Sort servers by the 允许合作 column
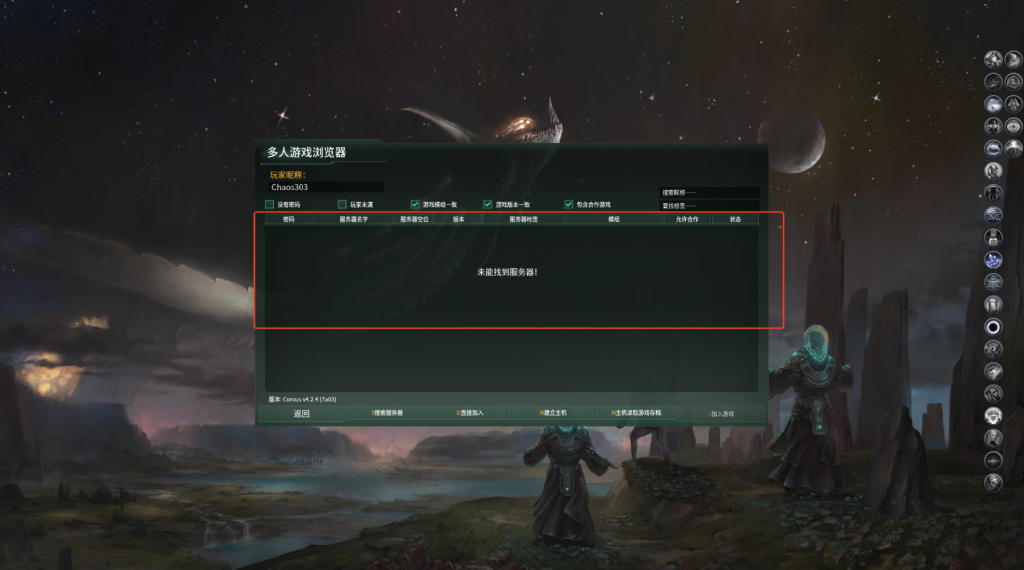Screen dimensions: 1024x570 pos(687,219)
